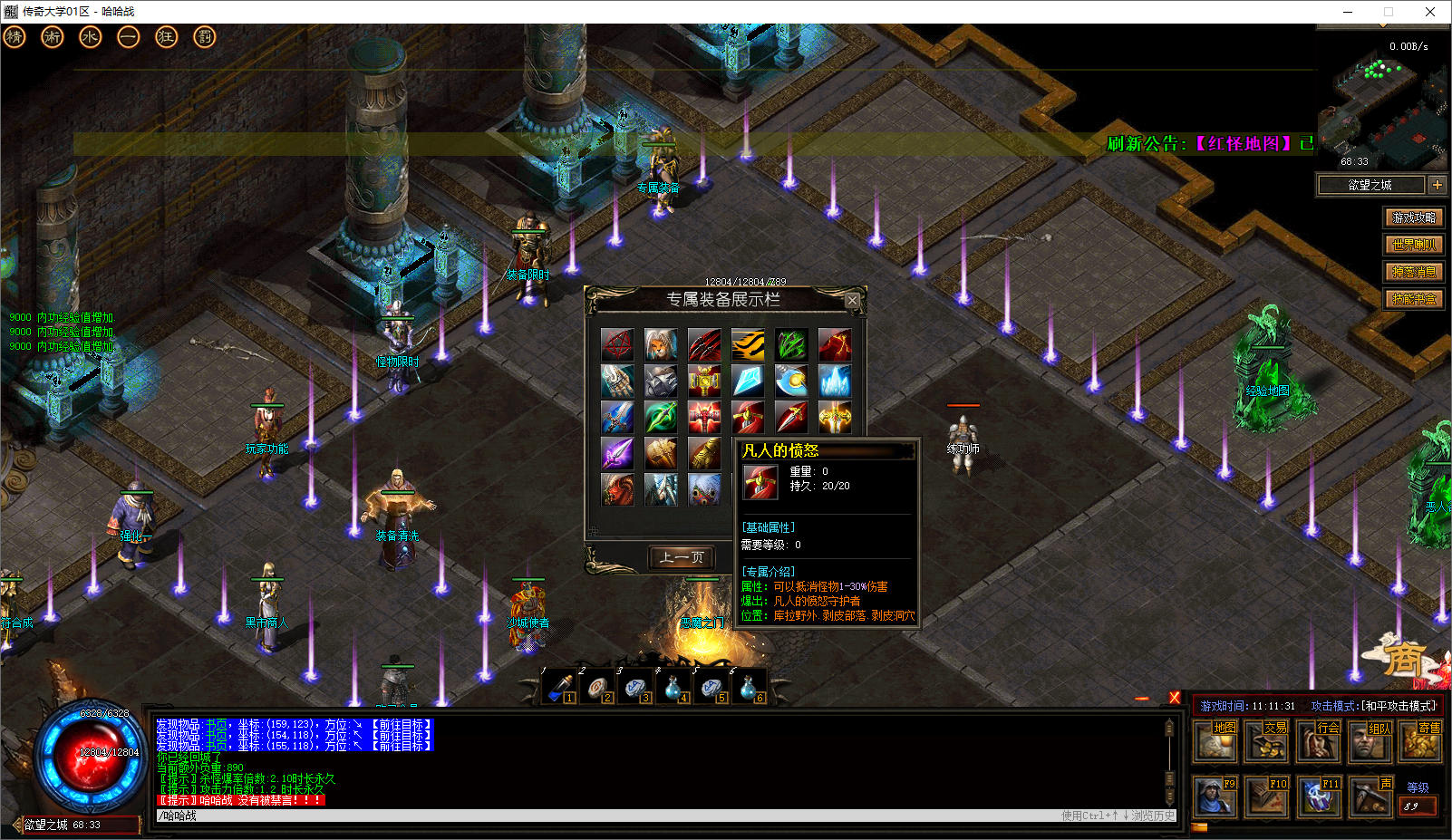Choose the ice crystal shard item

pos(748,381)
